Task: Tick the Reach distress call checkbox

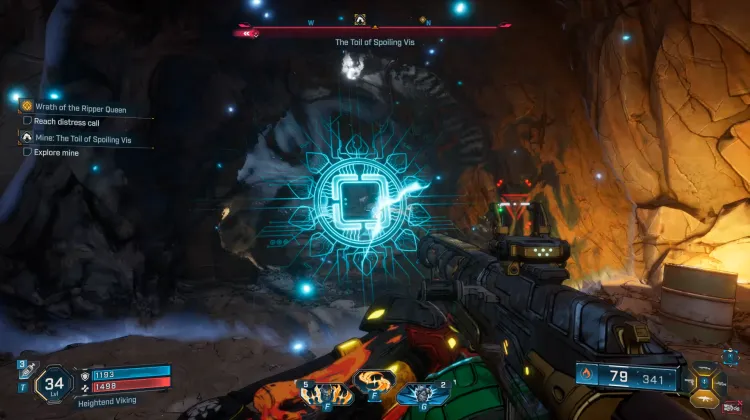Action: click(27, 121)
